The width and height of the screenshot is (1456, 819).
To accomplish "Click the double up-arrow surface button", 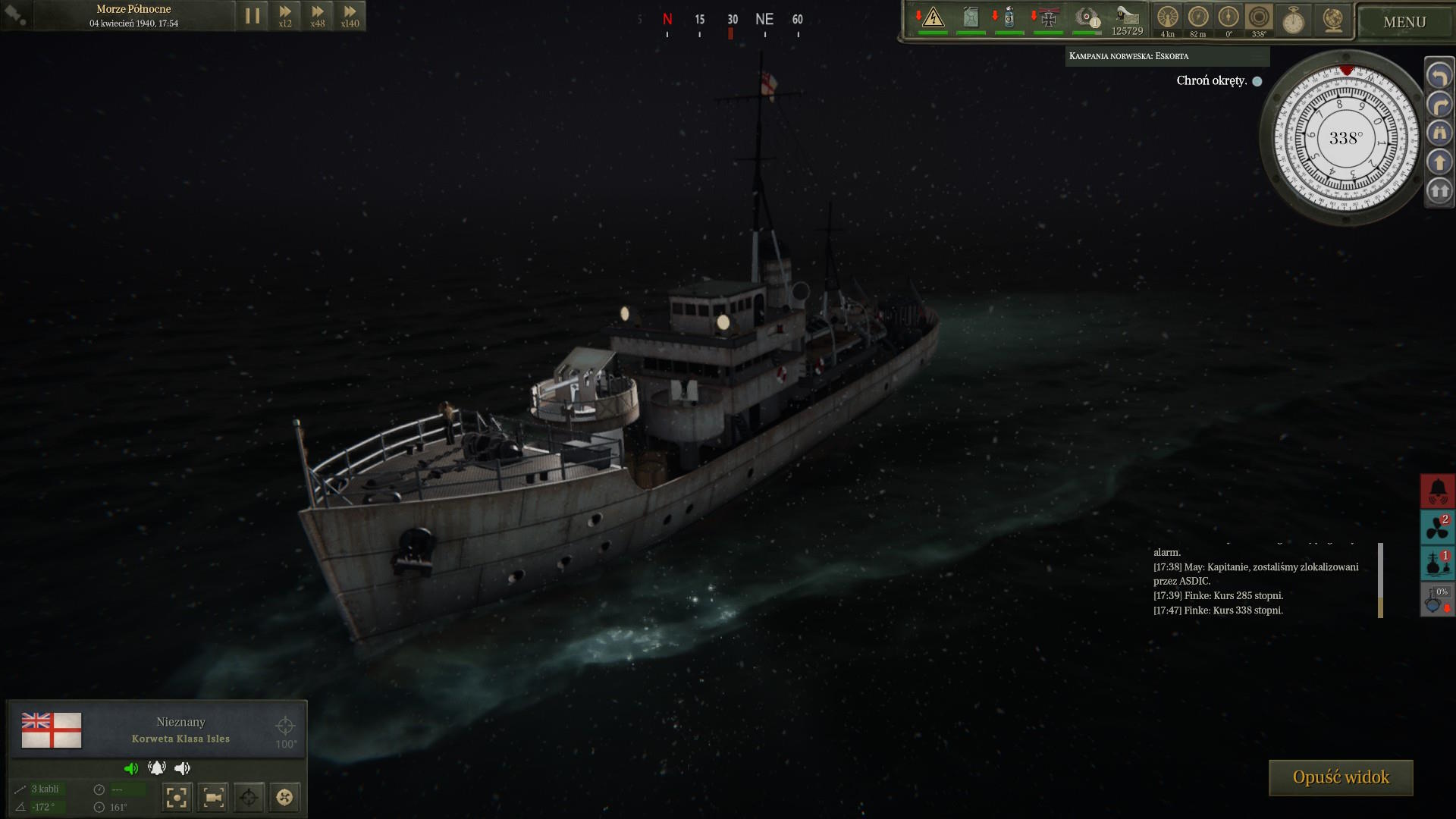I will pos(1439,191).
